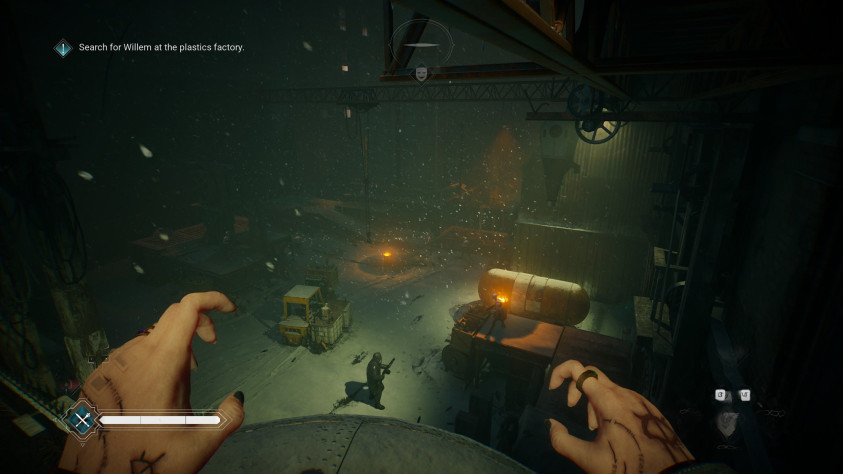Open the Search for Willem objective tracker
Screen dimensions: 843x474
[x=161, y=47]
